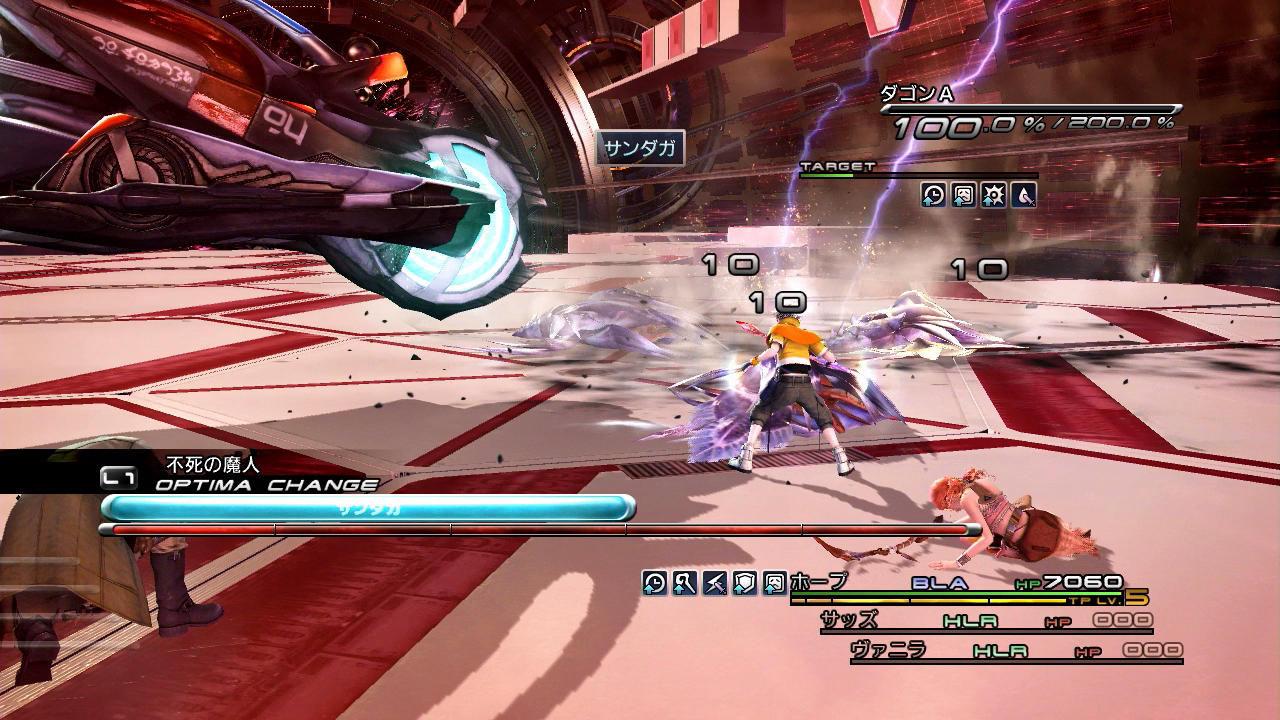Inspect the flexed-arm buff icon on ホープ
1280x720 pixels.
point(684,583)
